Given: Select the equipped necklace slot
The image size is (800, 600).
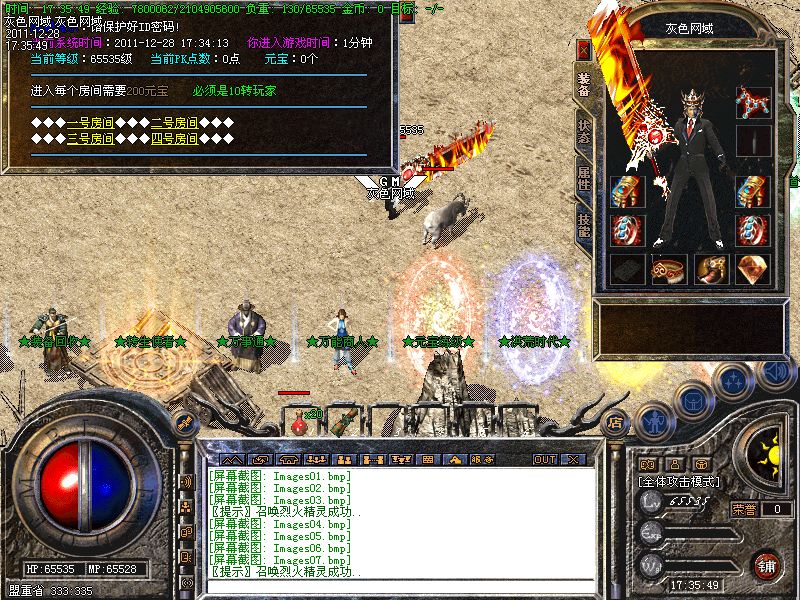Looking at the screenshot, I should [x=752, y=101].
